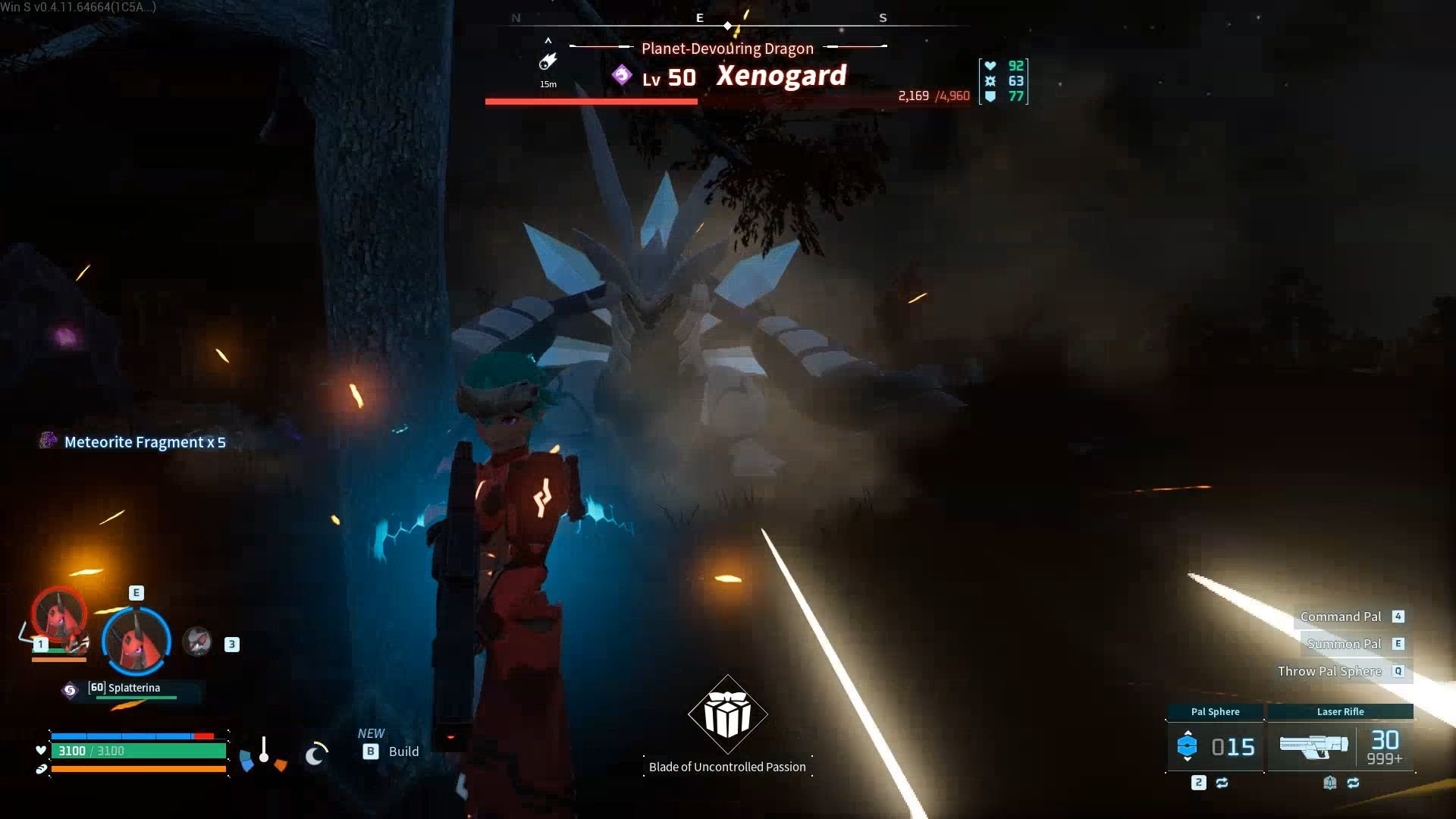Click the moon night-time indicator icon
This screenshot has width=1456, height=819.
[x=314, y=755]
